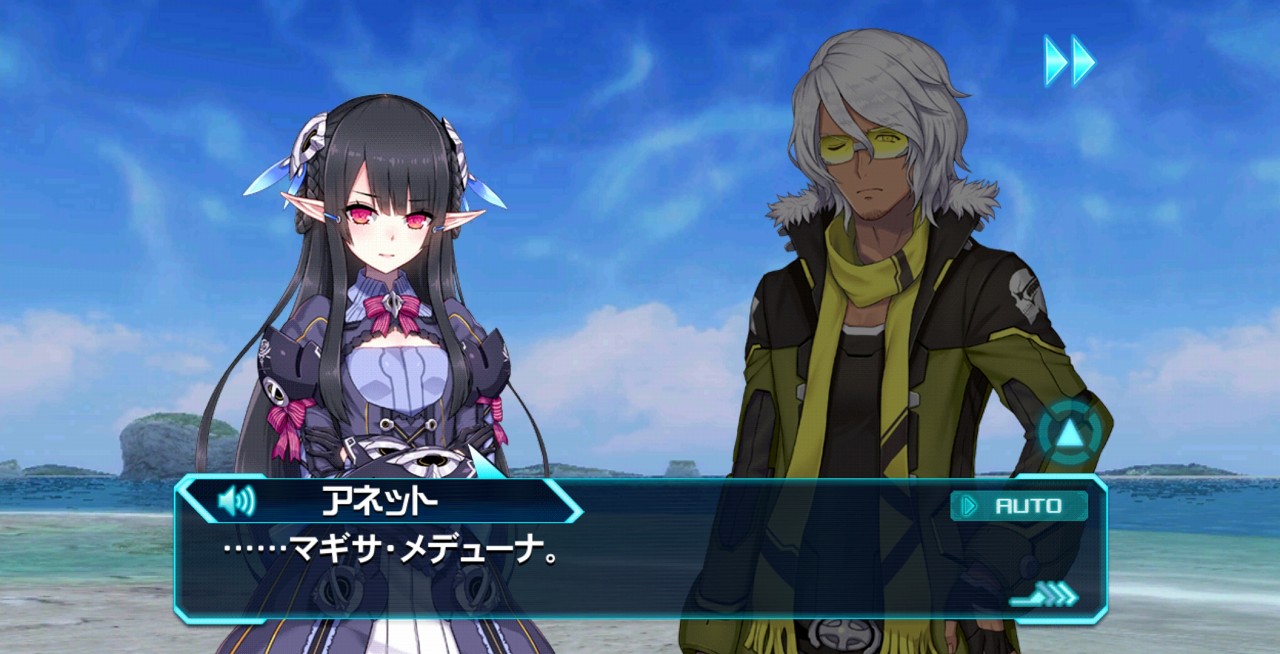Replay Annette's voice line with the speaker icon
Viewport: 1280px width, 654px height.
(x=236, y=500)
